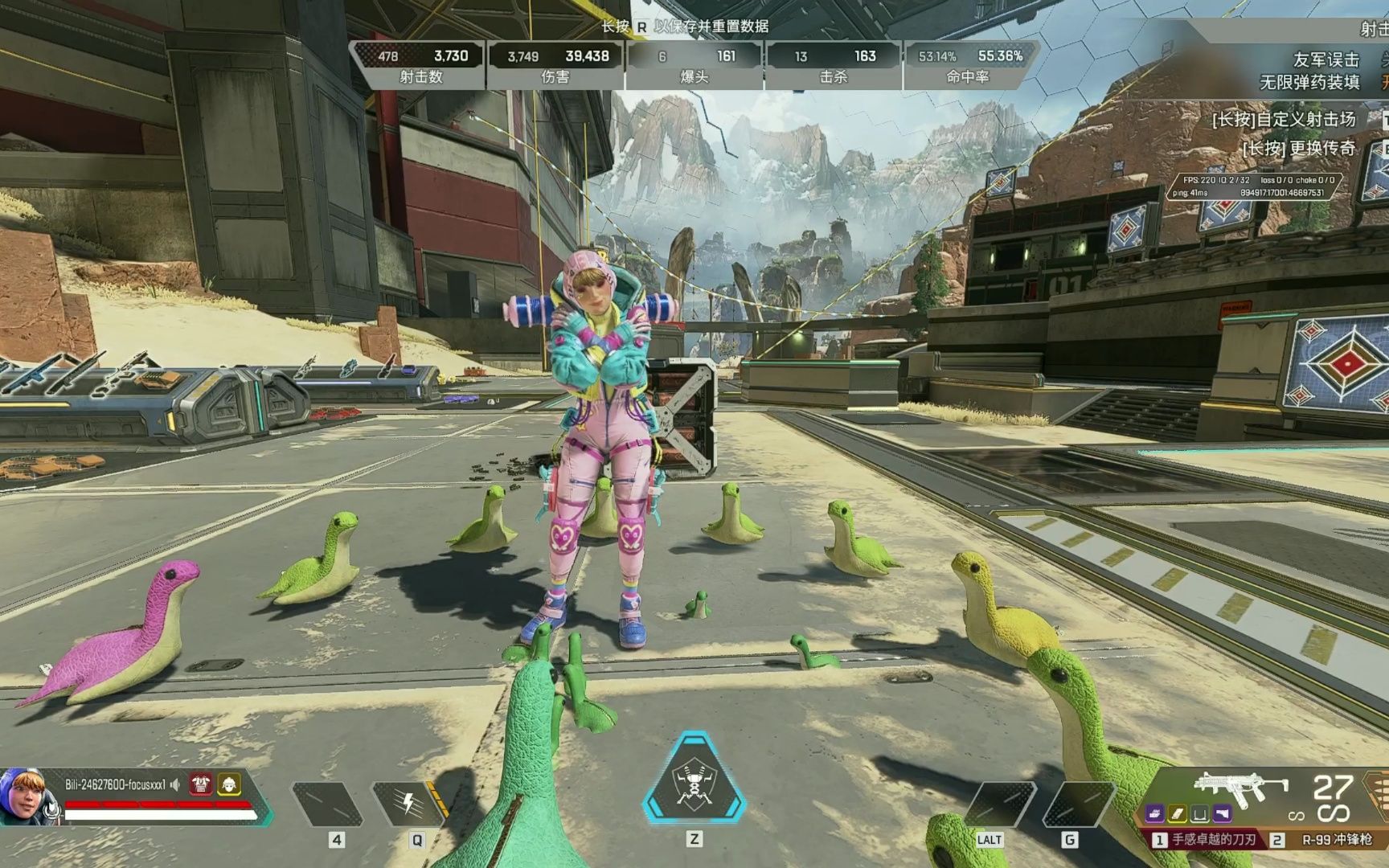Toggle the 无限弹药装填 infinite ammo option
The height and width of the screenshot is (868, 1389).
coord(1310,82)
